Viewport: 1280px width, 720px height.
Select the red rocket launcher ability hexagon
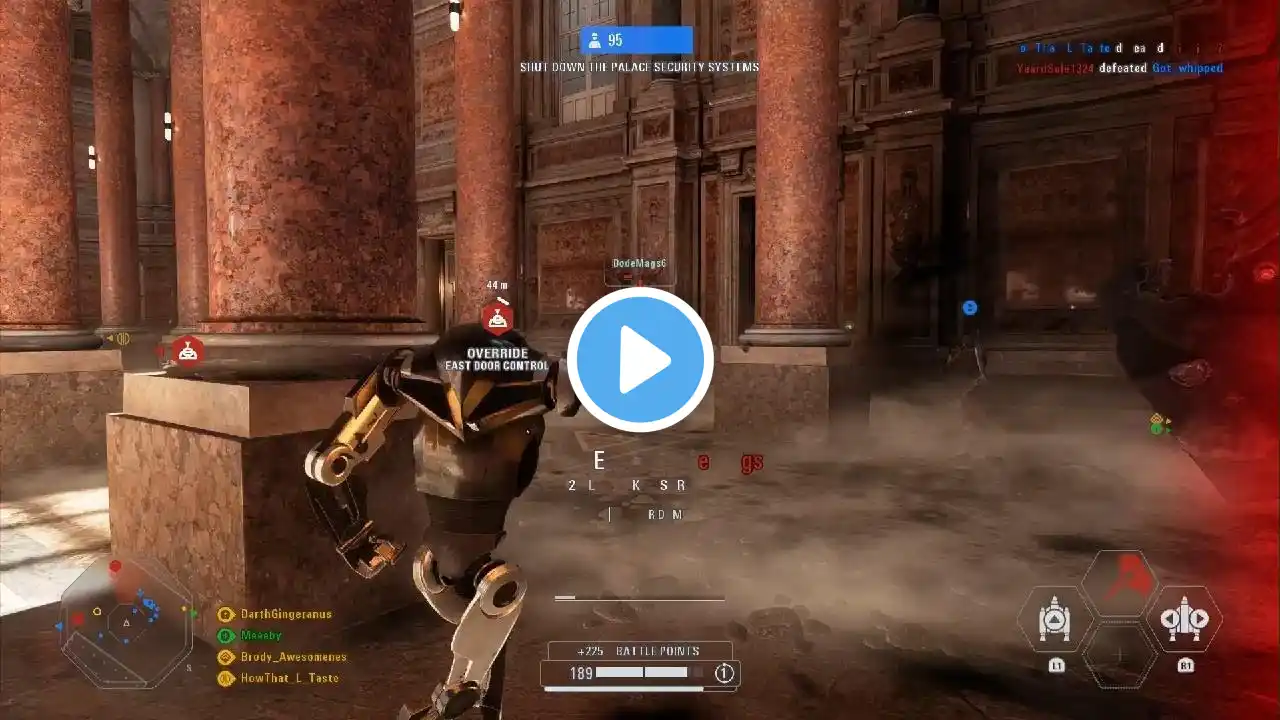point(1119,583)
